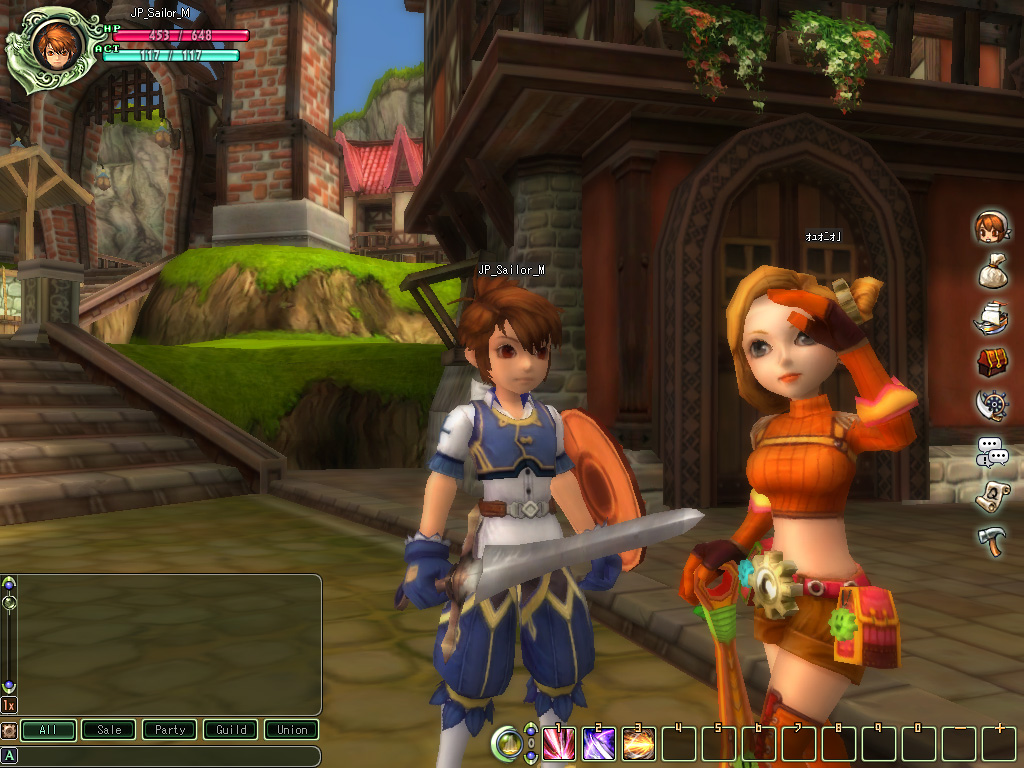The width and height of the screenshot is (1024, 768).
Task: Click the hammer crafting icon
Action: 991,541
